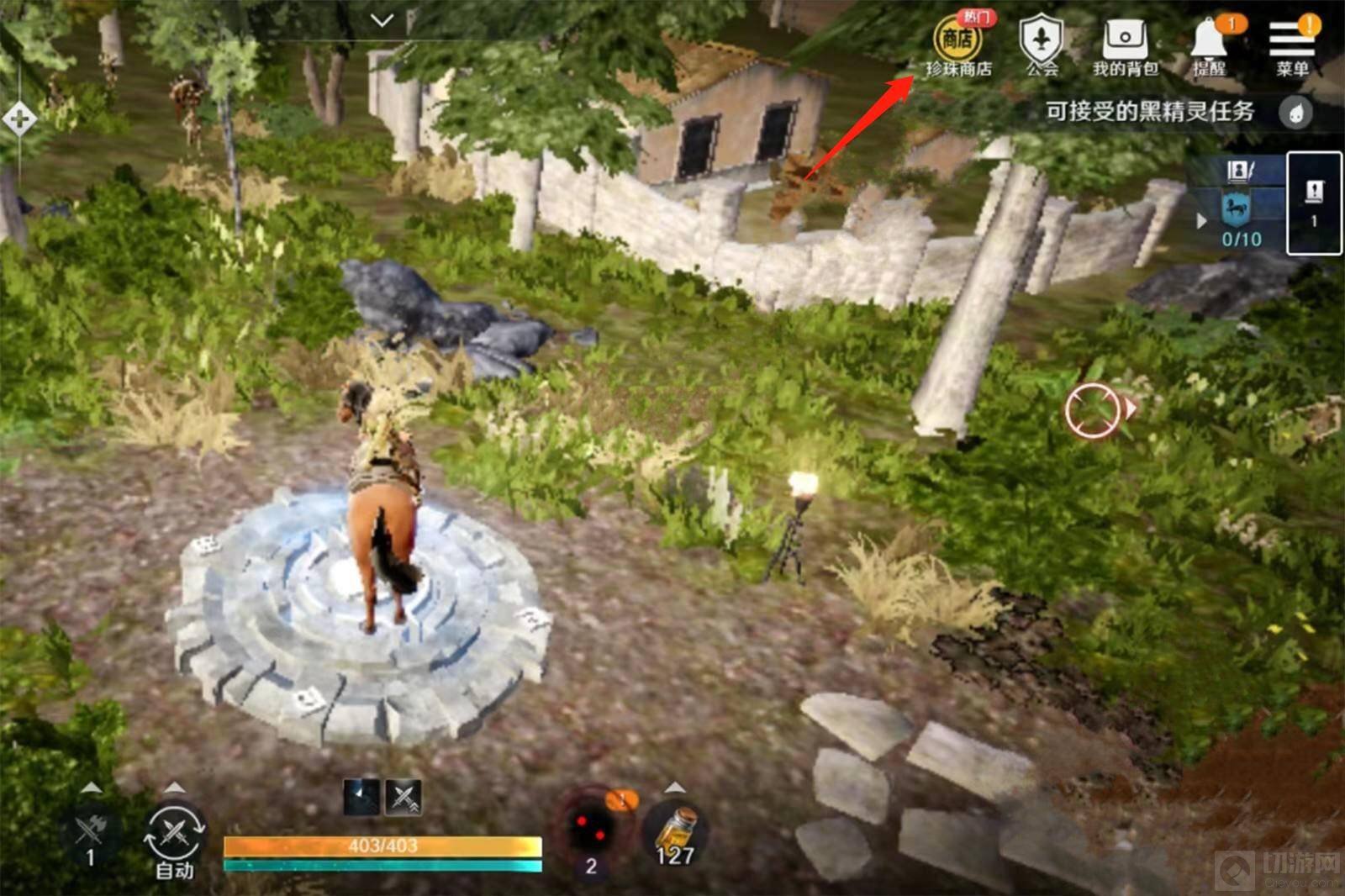
Task: Click the crossed swords buff icon
Action: coord(403,797)
